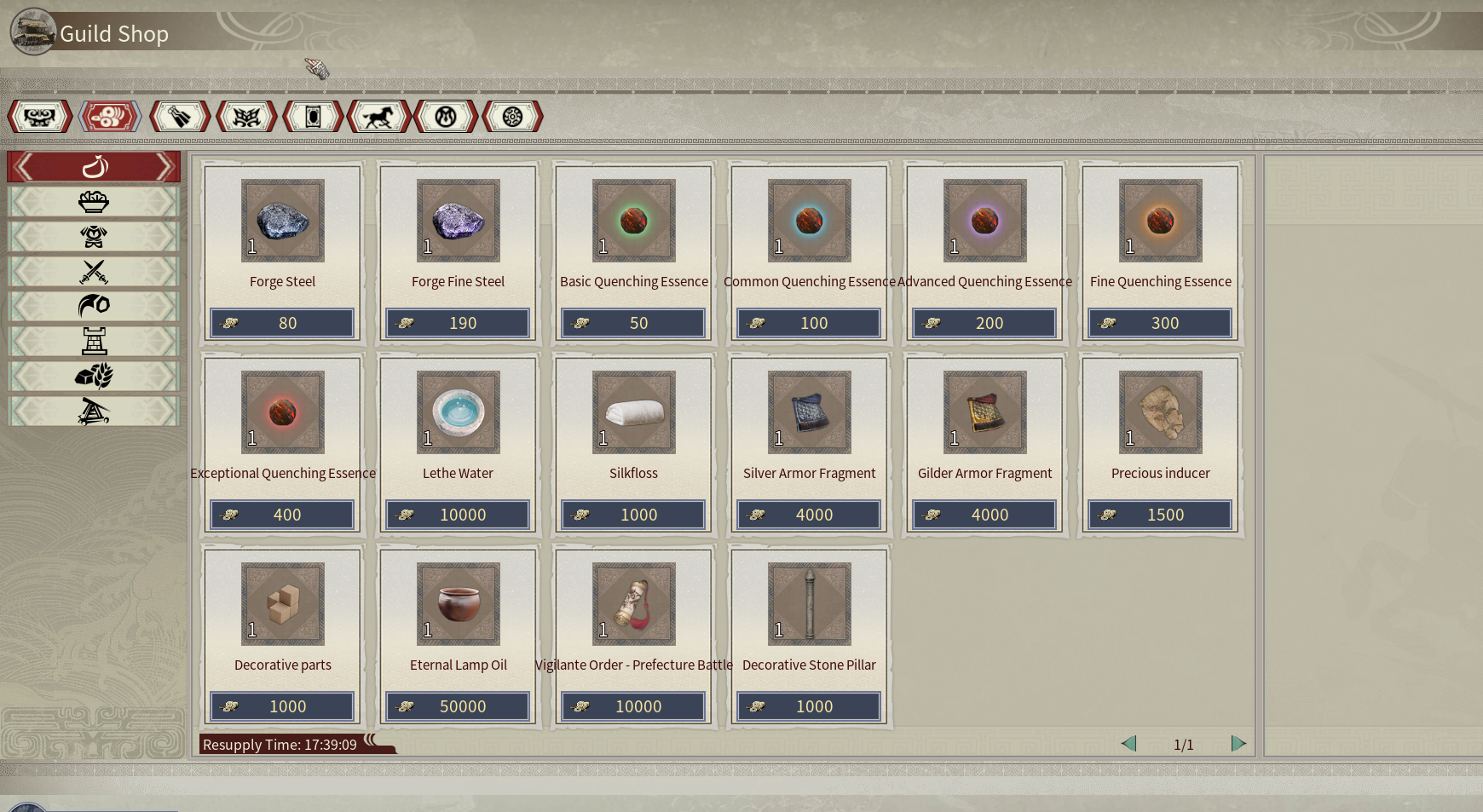Choose the Decorative Stone Pillar
1483x812 pixels.
coord(809,604)
